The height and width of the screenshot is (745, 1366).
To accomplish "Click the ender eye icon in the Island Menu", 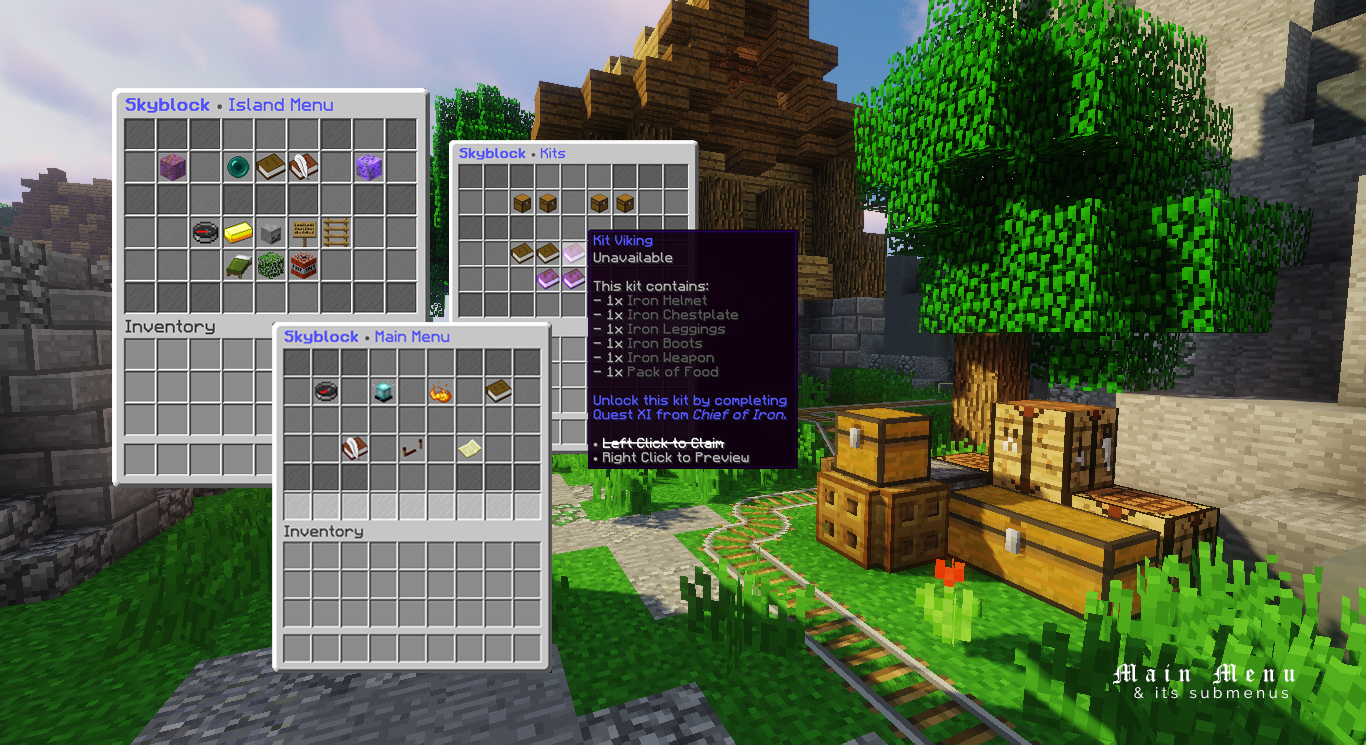I will 238,167.
